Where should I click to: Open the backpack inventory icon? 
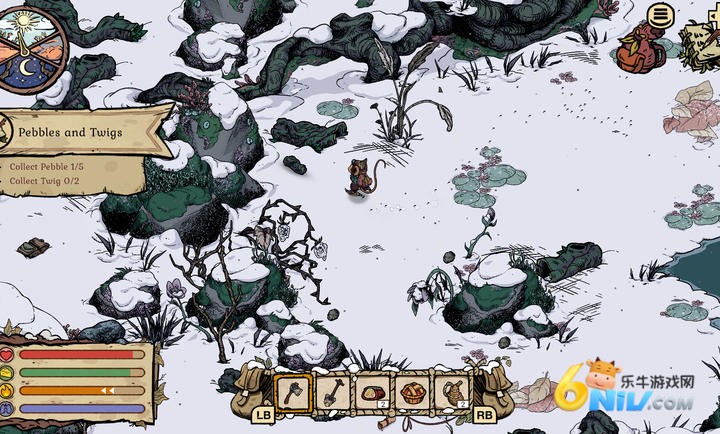click(x=640, y=50)
